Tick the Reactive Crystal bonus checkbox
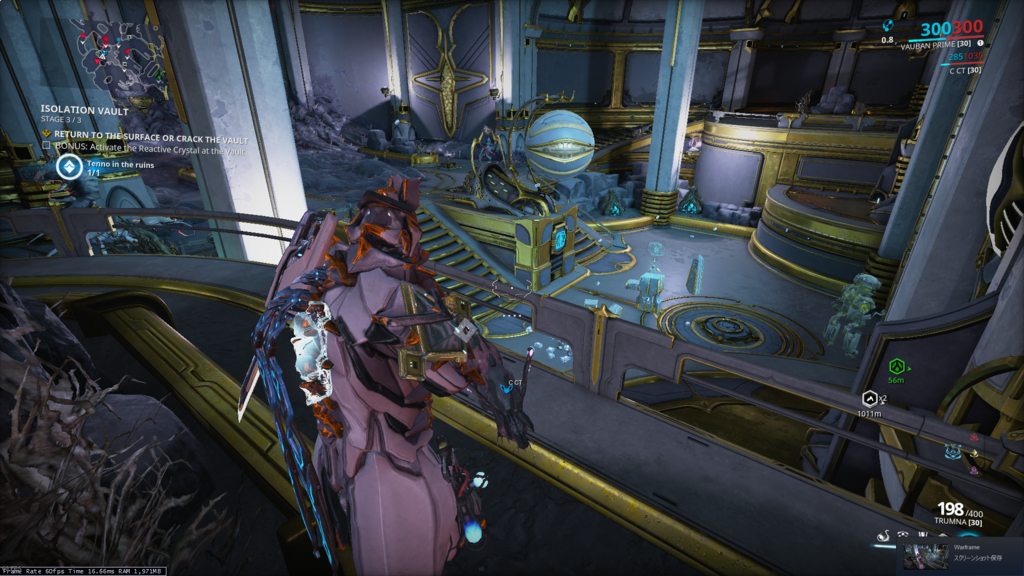The width and height of the screenshot is (1024, 576). 46,145
